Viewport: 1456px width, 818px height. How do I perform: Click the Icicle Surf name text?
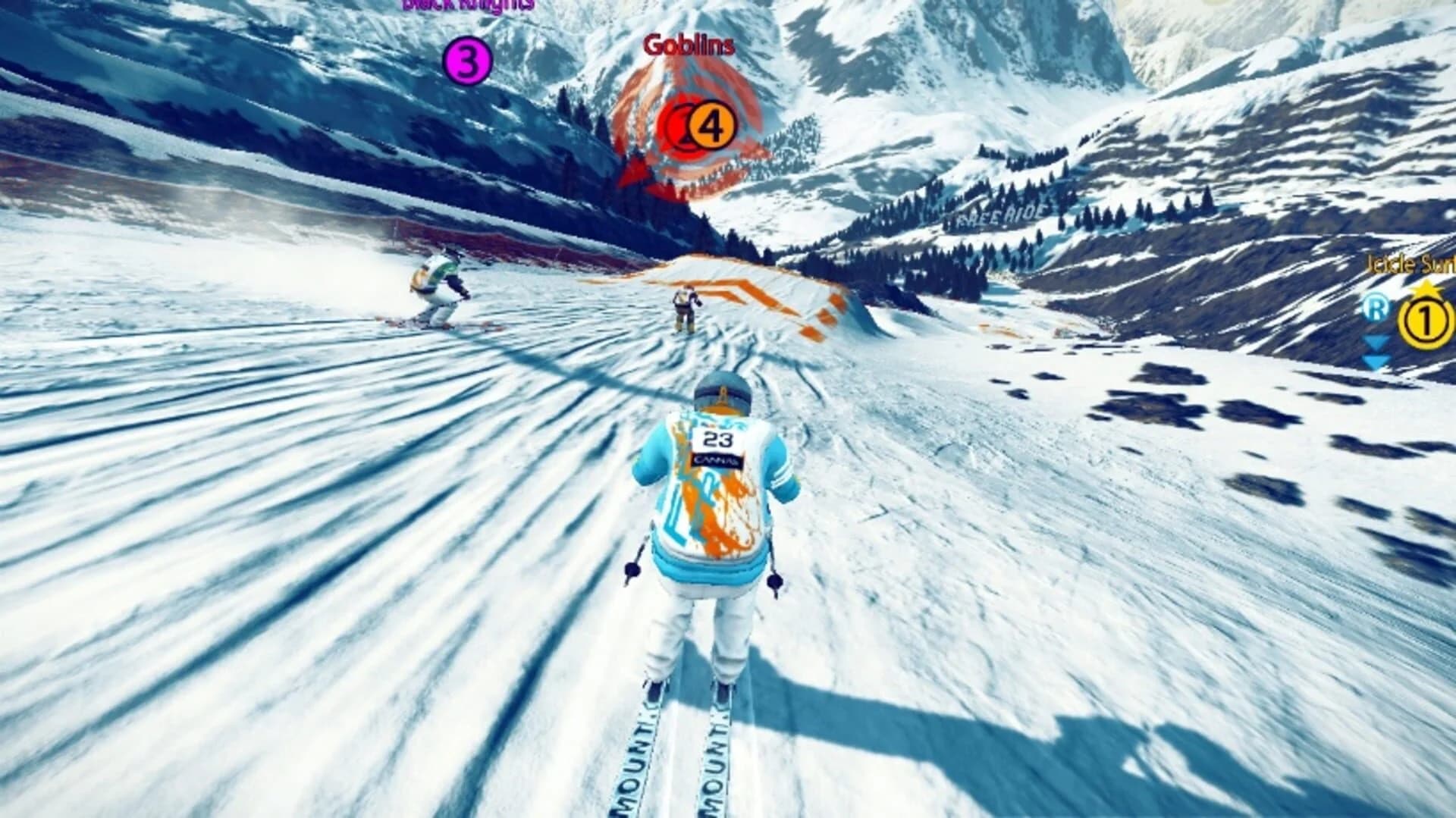point(1410,262)
